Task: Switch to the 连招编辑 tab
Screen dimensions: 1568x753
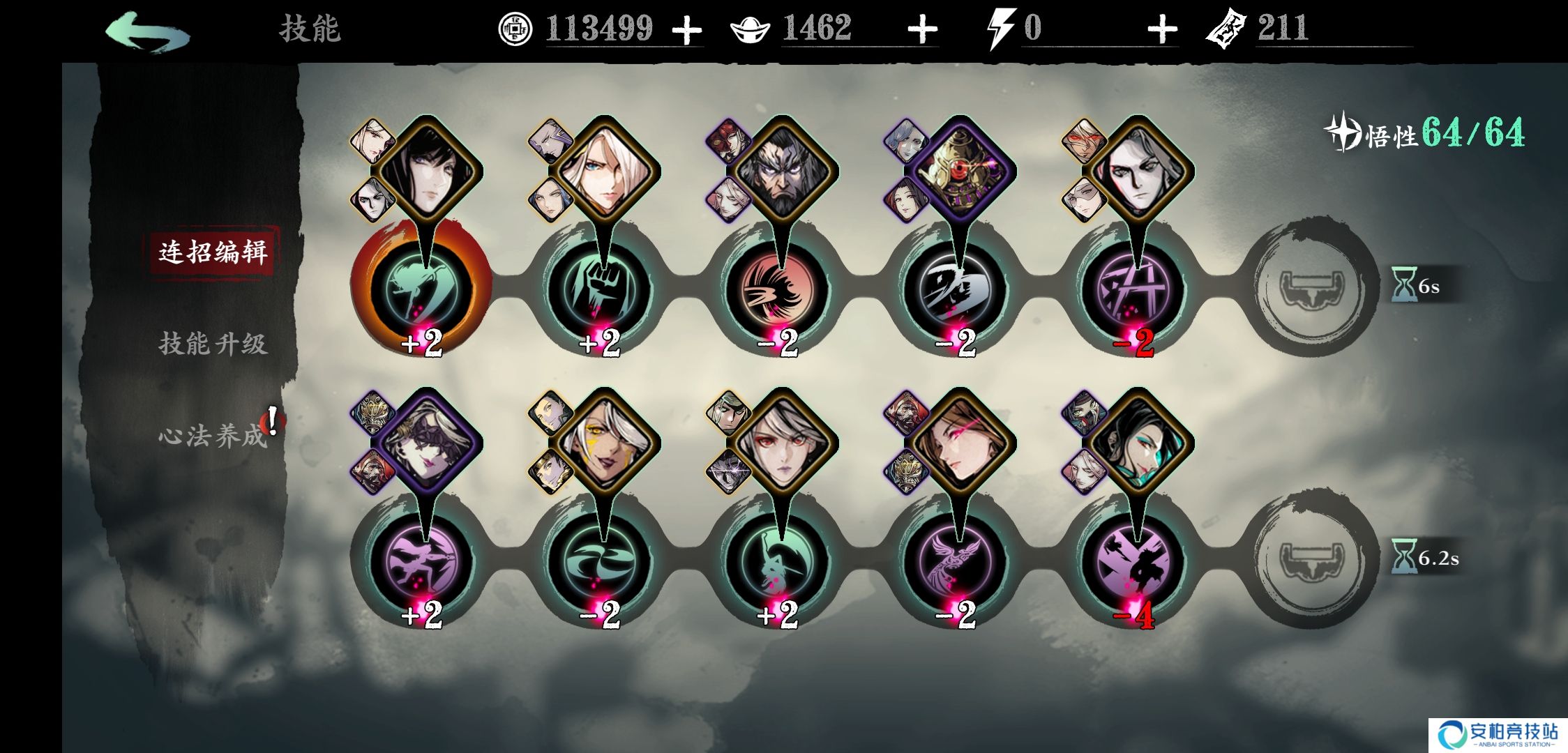Action: (212, 252)
